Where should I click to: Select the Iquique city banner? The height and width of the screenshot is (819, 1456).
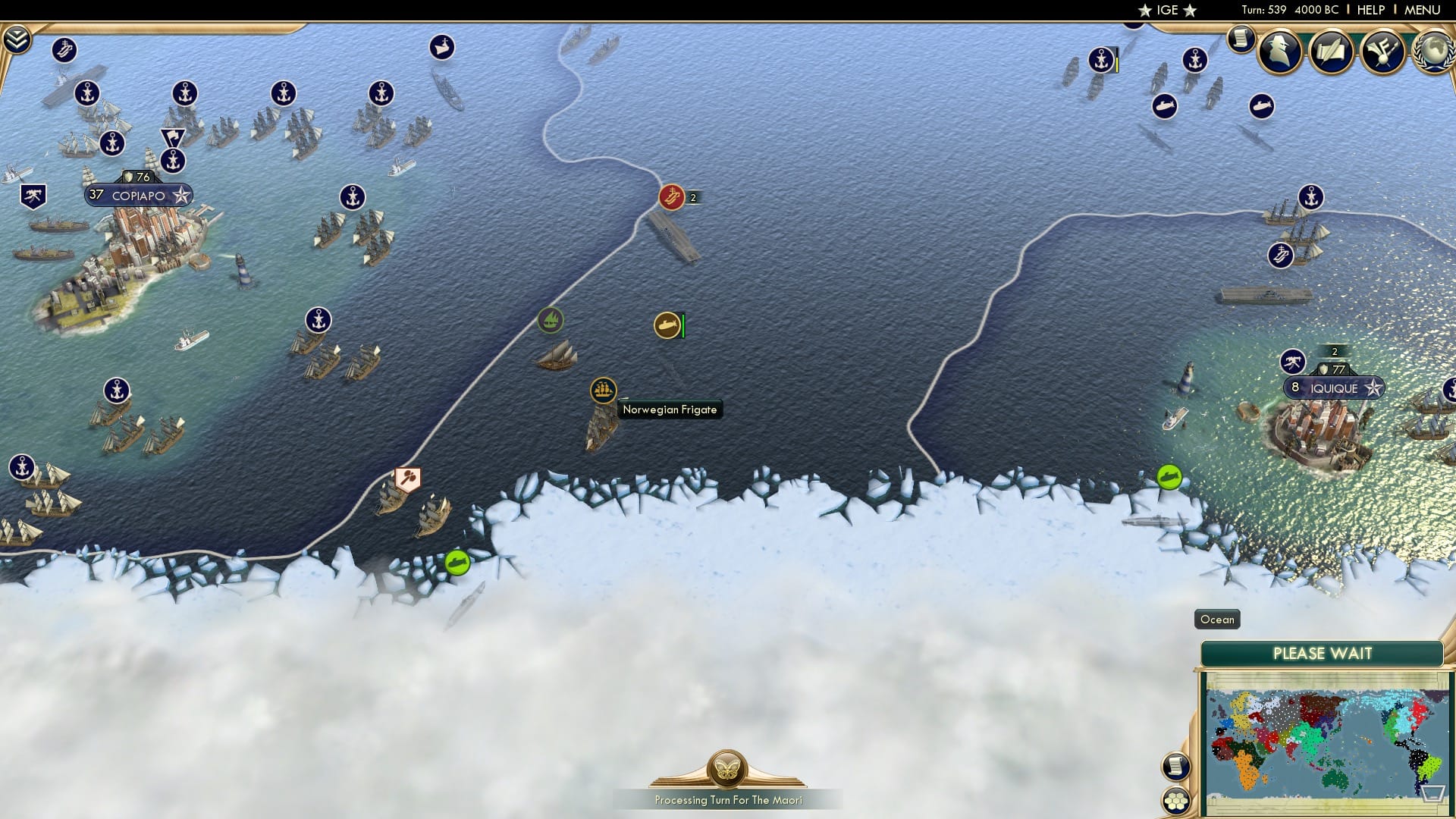[1335, 388]
